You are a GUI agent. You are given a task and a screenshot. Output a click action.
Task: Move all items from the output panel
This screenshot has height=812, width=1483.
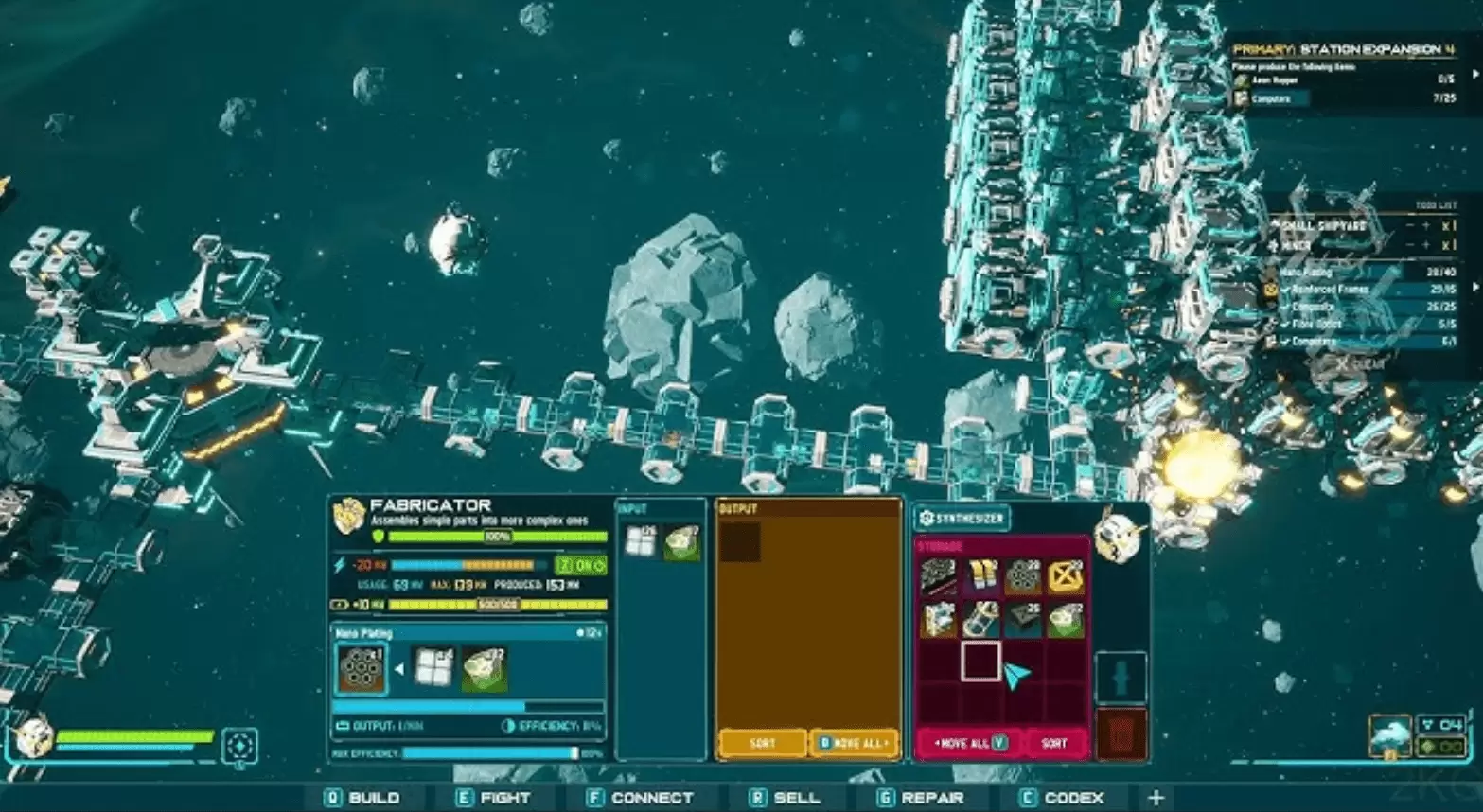pos(855,743)
